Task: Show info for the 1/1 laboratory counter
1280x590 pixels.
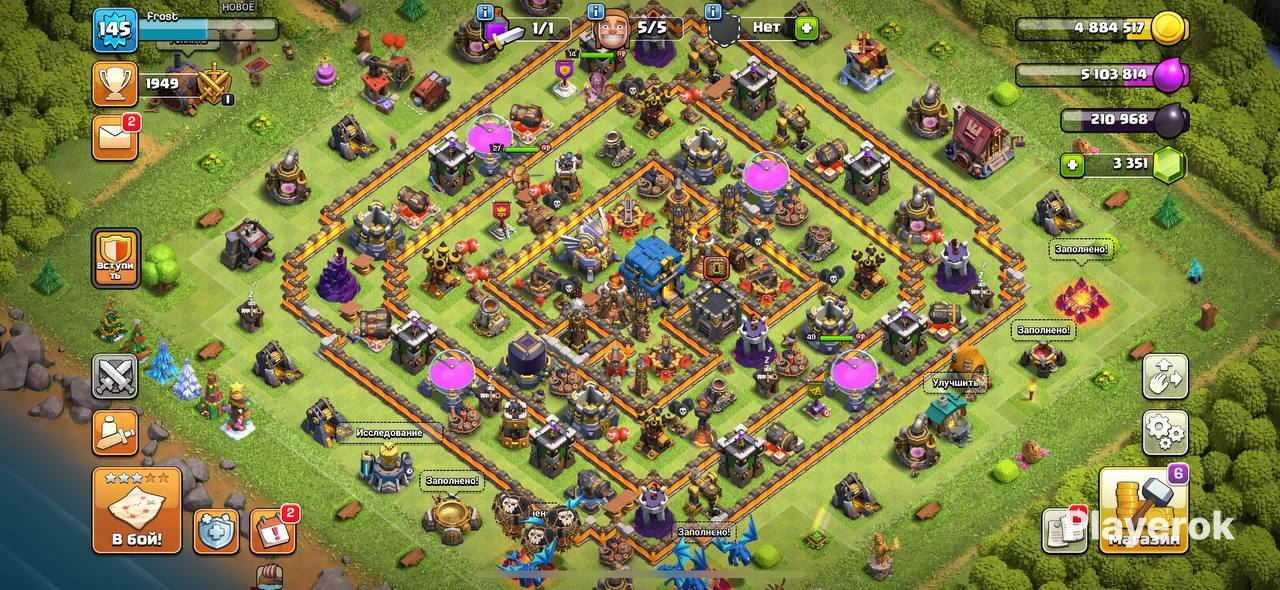Action: click(486, 12)
